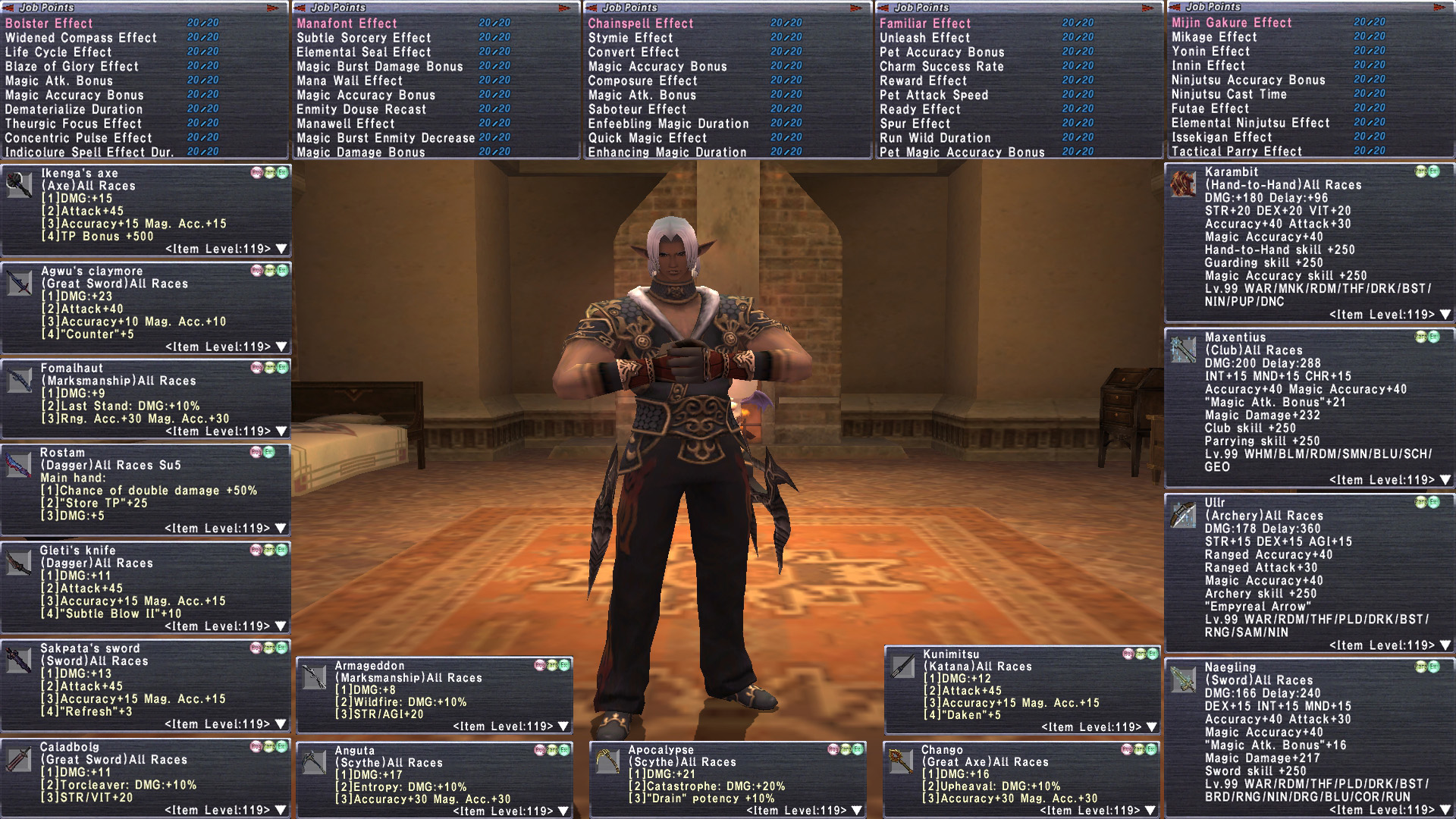1456x819 pixels.
Task: Choose the Ninjutsu Cast Time row
Action: [x=1228, y=94]
